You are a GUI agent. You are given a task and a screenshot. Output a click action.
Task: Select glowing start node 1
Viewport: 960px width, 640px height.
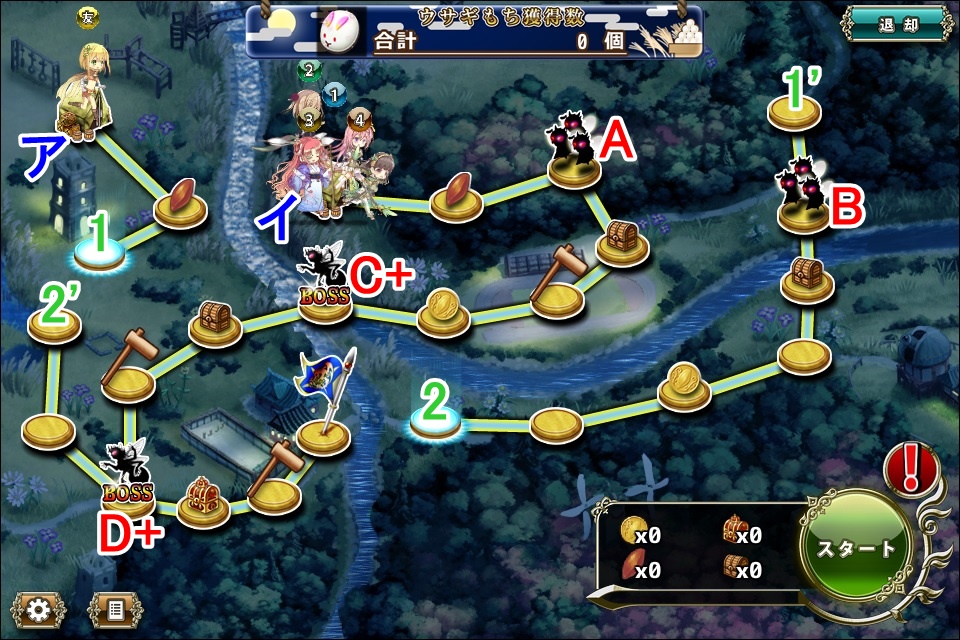coord(99,254)
